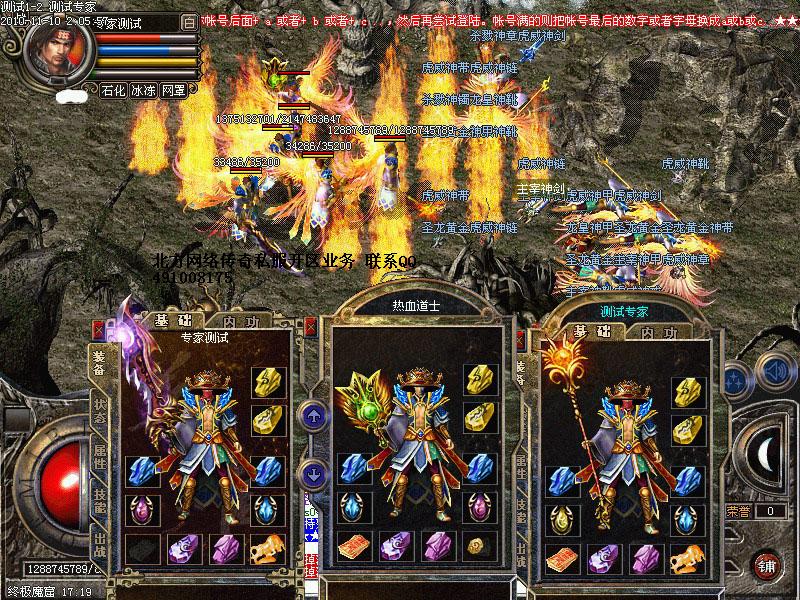
Task: Click the hero portrait in the corner
Action: pyautogui.click(x=56, y=45)
